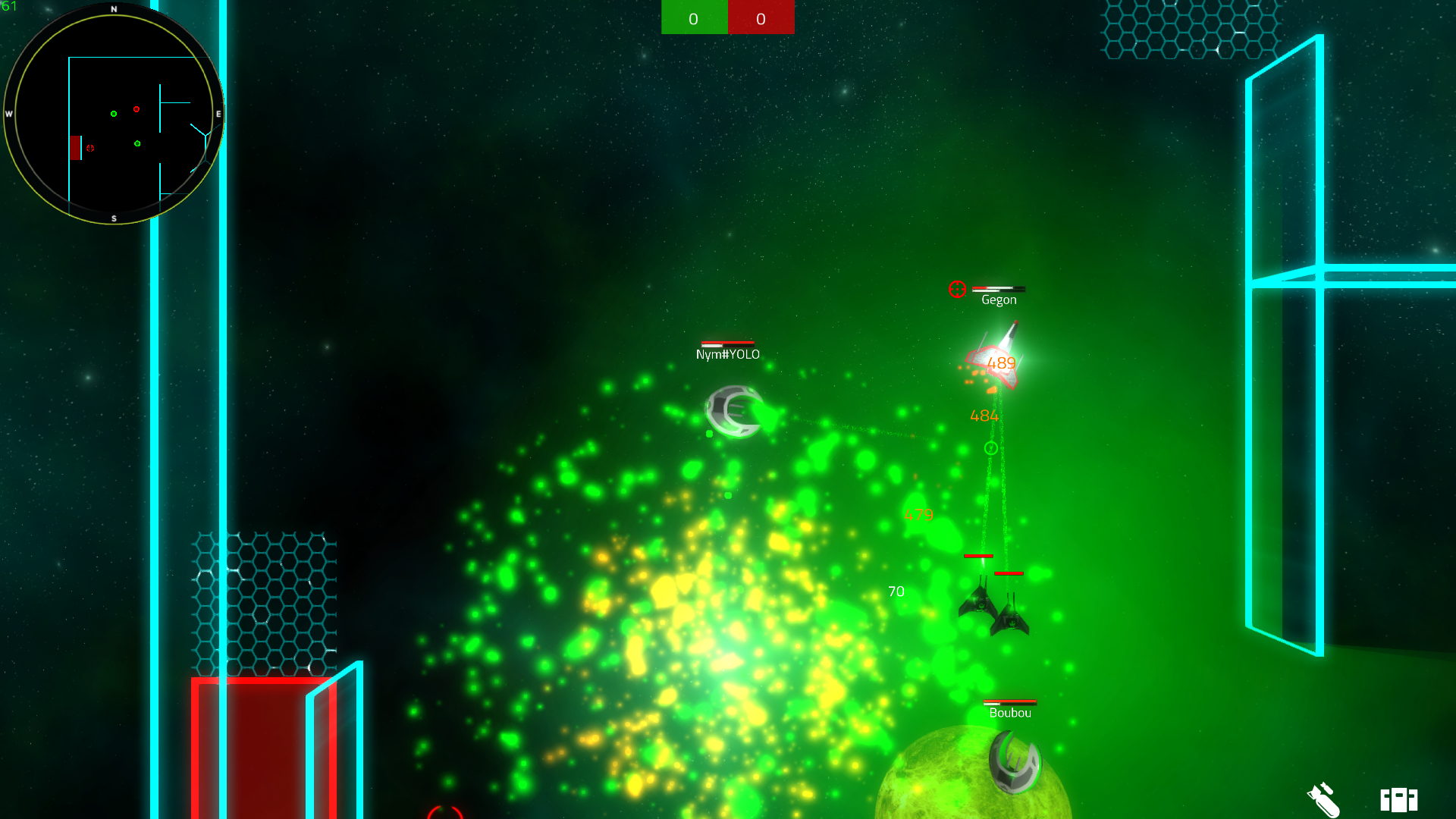Click the W compass marker on minimap
1456x819 pixels.
point(9,114)
